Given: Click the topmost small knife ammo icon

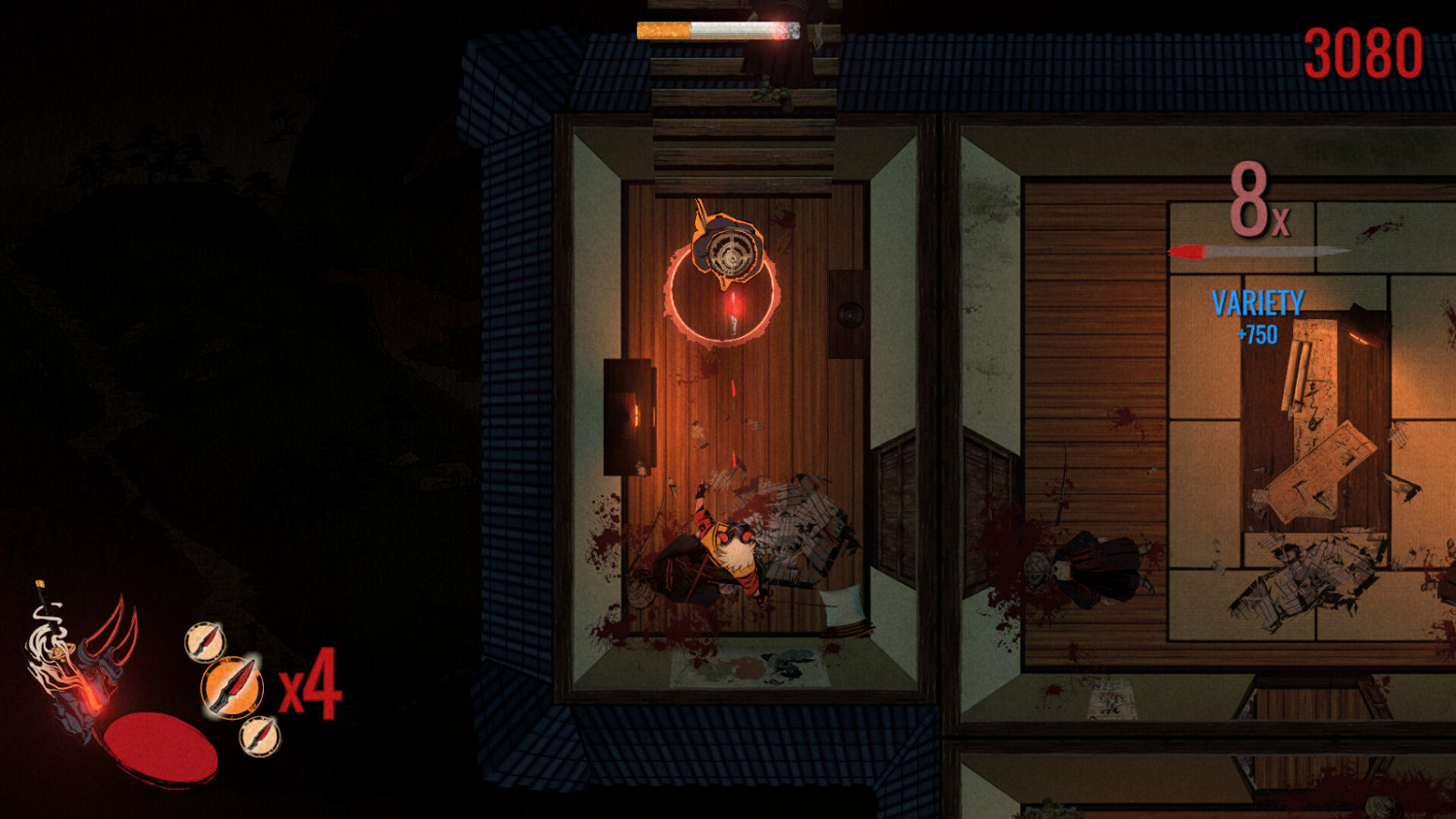Looking at the screenshot, I should point(206,642).
